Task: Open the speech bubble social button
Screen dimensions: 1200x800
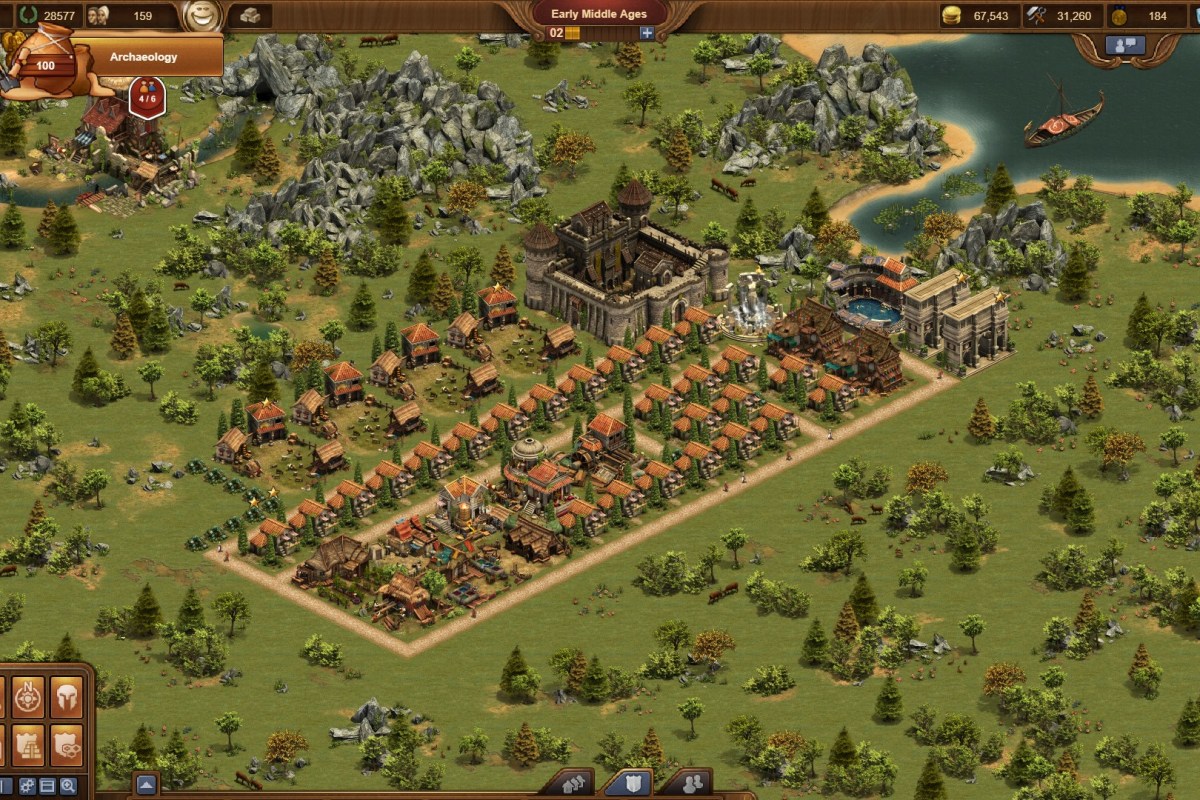Action: coord(1125,45)
